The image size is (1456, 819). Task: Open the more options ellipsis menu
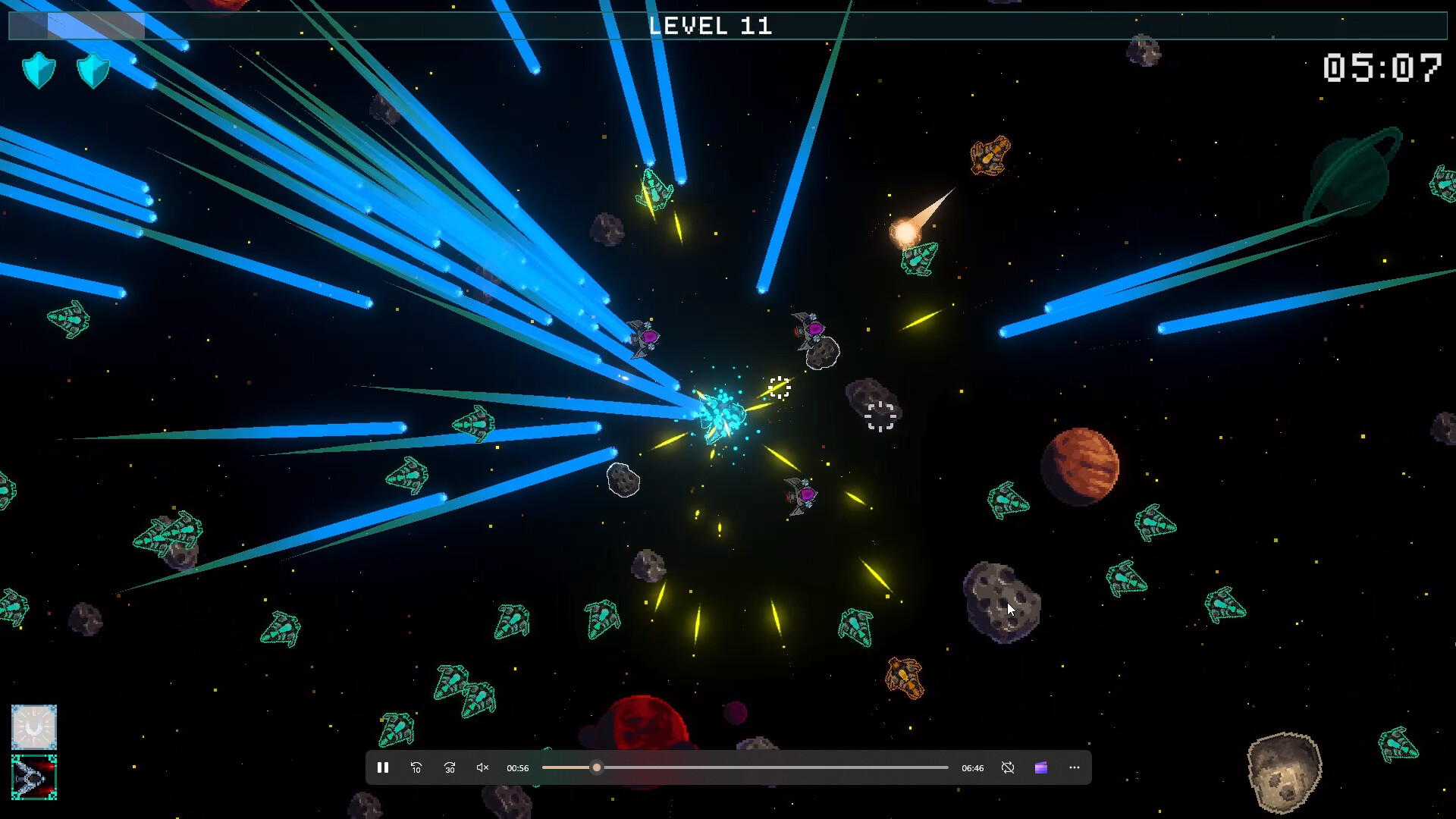[1074, 767]
